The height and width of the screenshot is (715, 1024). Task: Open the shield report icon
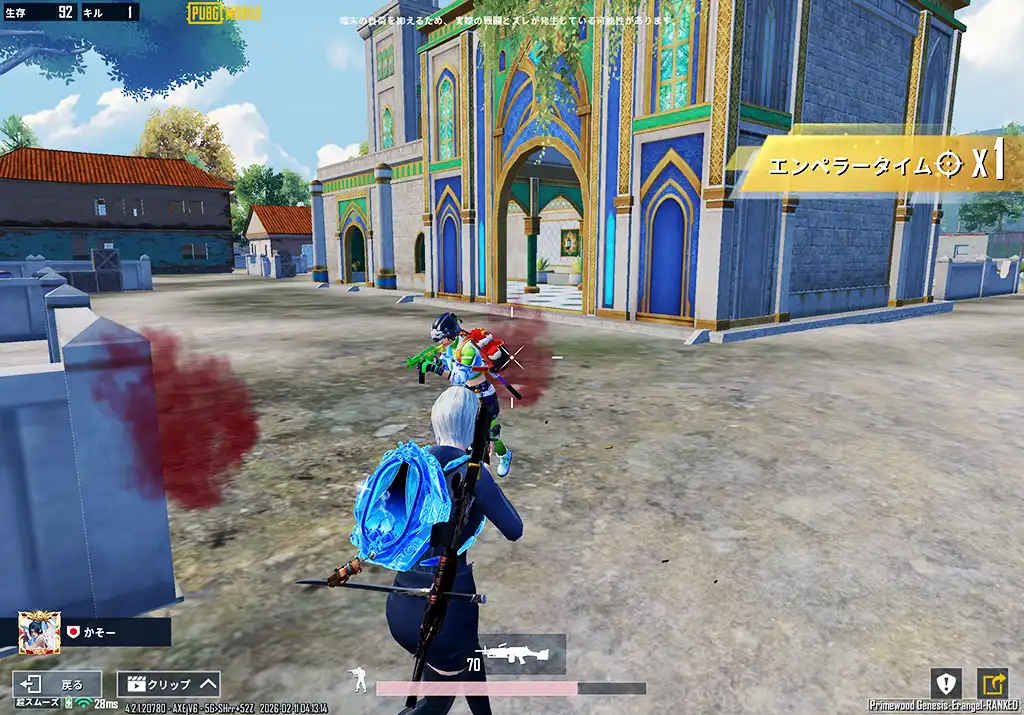[x=945, y=683]
